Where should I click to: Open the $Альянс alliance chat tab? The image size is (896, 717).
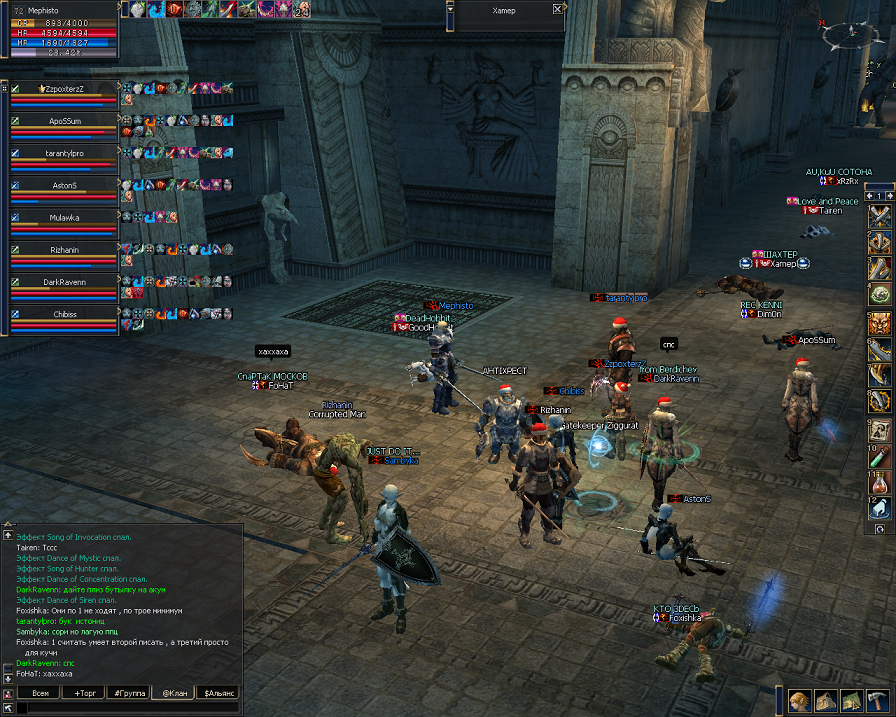(x=218, y=692)
